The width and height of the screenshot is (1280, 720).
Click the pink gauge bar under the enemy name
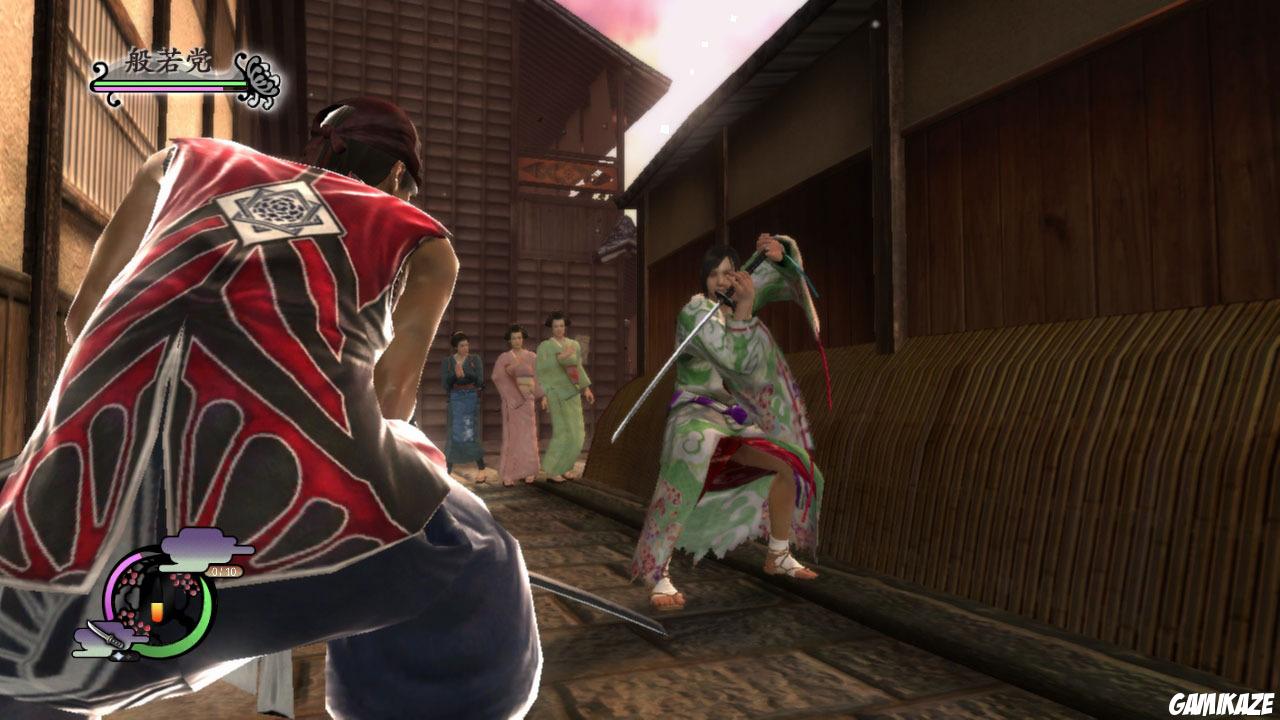pyautogui.click(x=158, y=89)
